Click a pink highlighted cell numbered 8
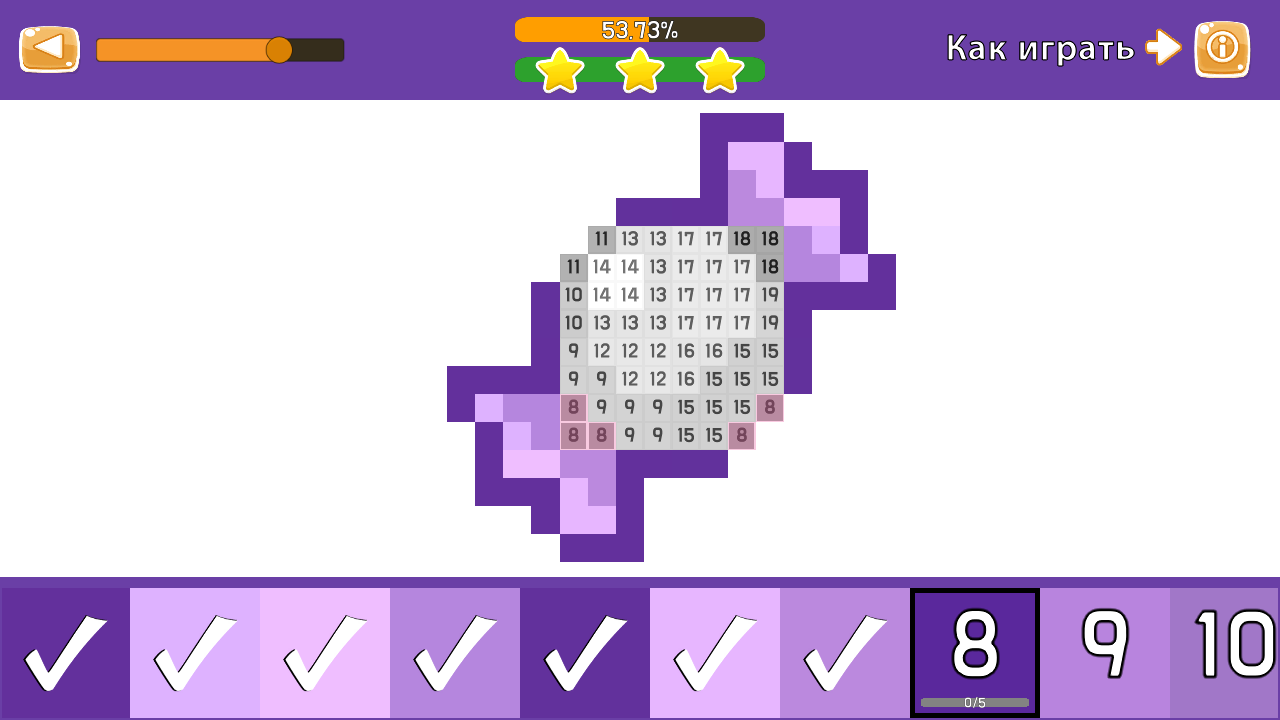The height and width of the screenshot is (720, 1280). pyautogui.click(x=571, y=435)
